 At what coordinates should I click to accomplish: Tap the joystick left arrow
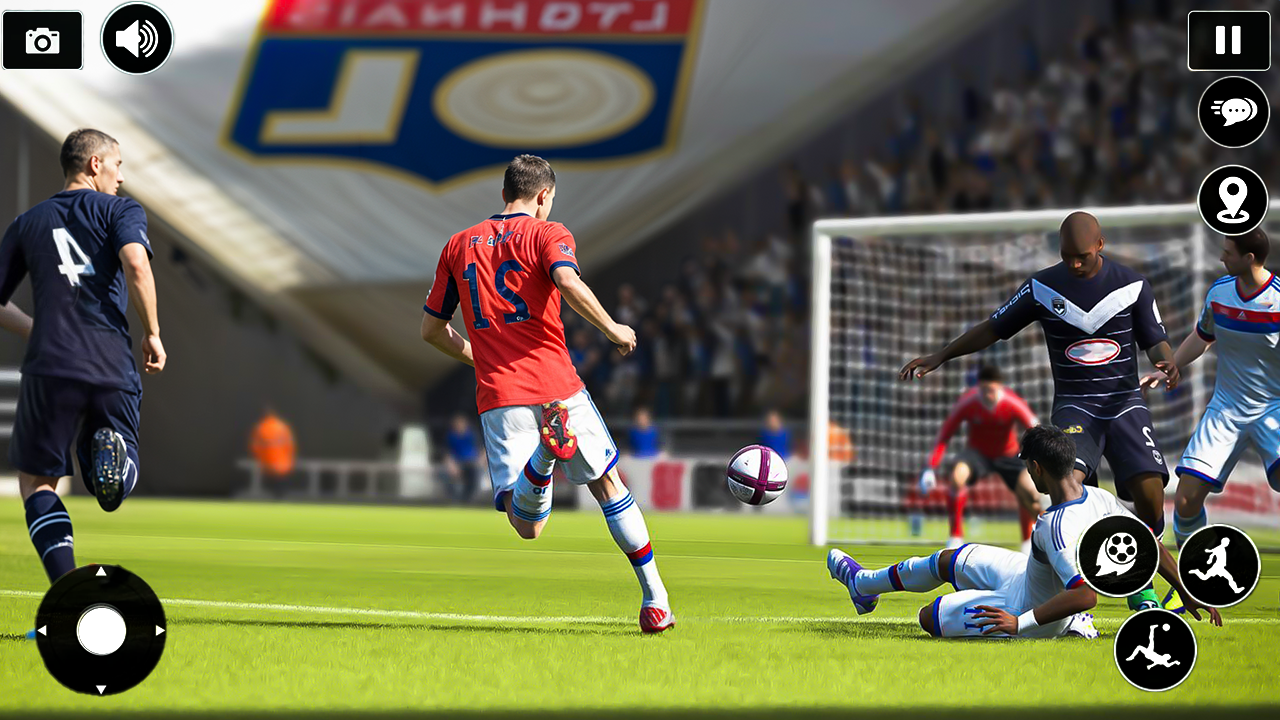coord(41,632)
